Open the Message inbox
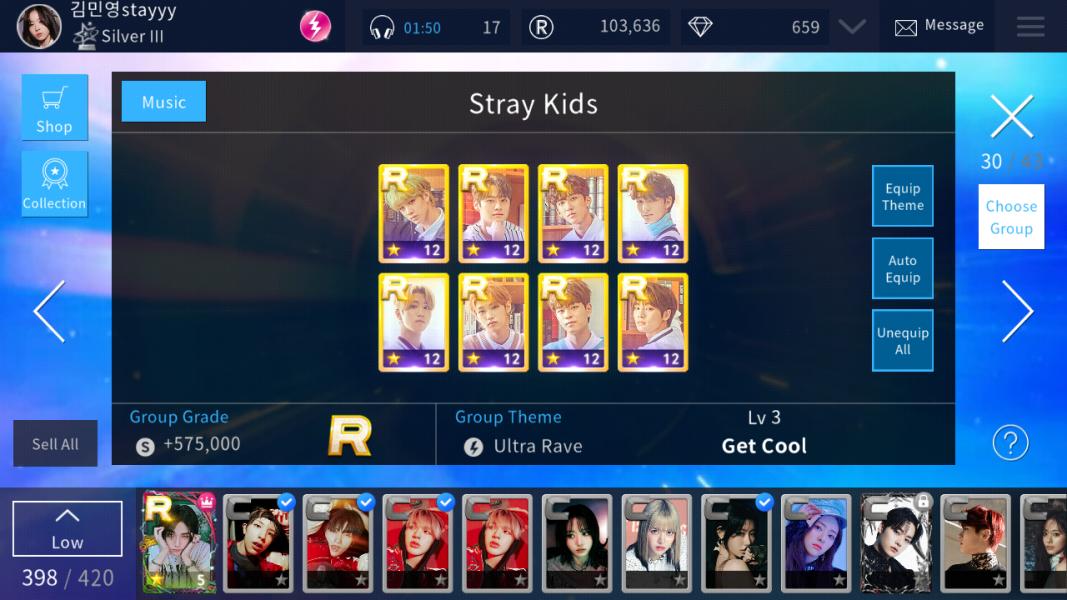Image resolution: width=1067 pixels, height=600 pixels. click(x=938, y=26)
